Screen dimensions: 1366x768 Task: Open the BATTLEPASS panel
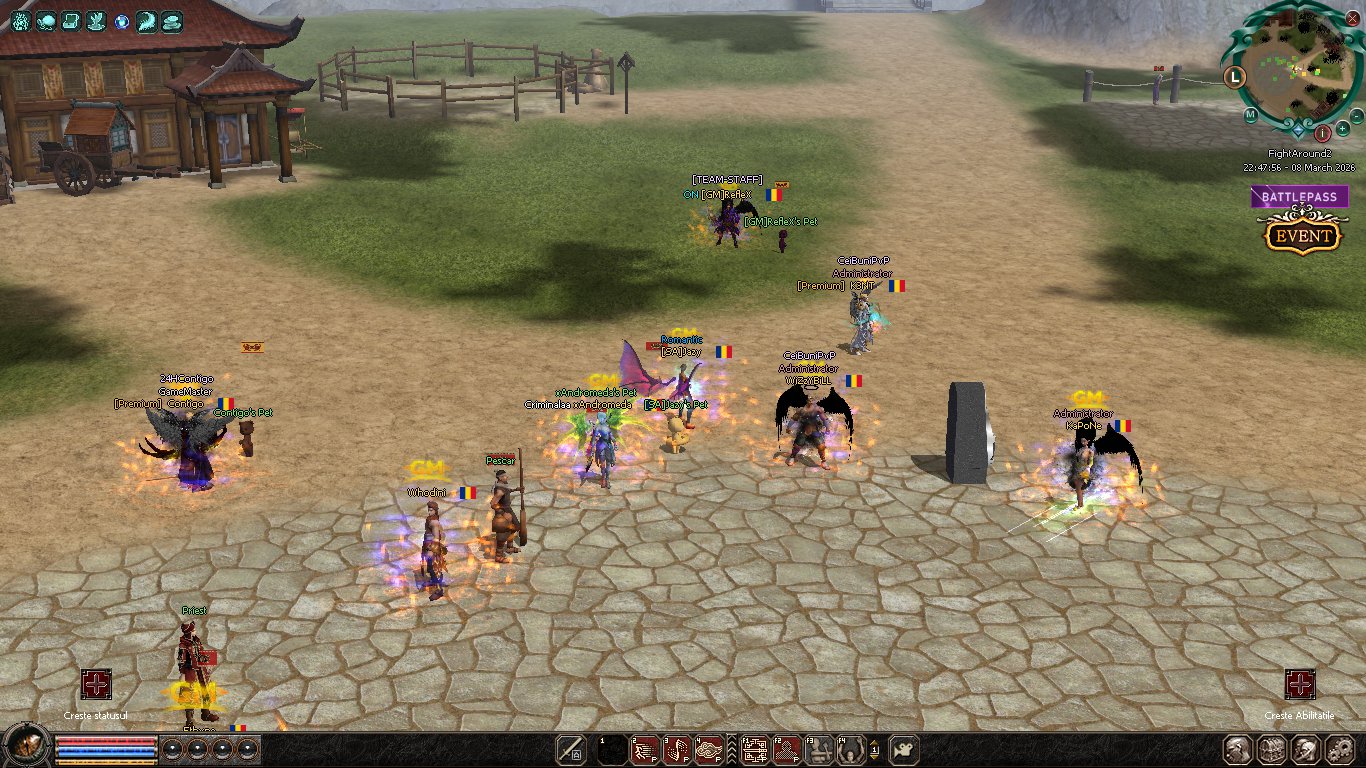click(x=1299, y=197)
